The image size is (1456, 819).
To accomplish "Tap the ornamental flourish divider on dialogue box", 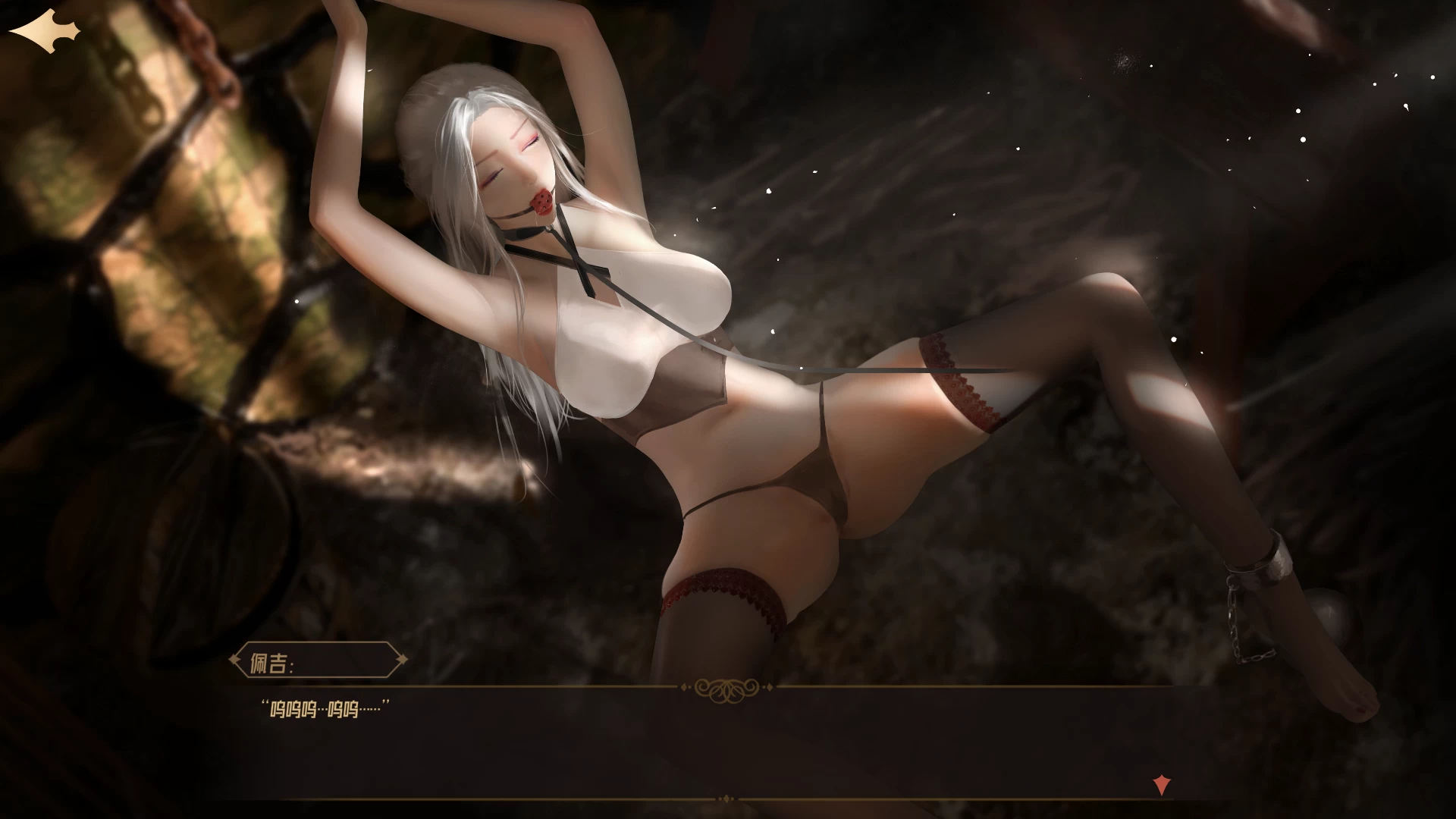I will pos(728,688).
